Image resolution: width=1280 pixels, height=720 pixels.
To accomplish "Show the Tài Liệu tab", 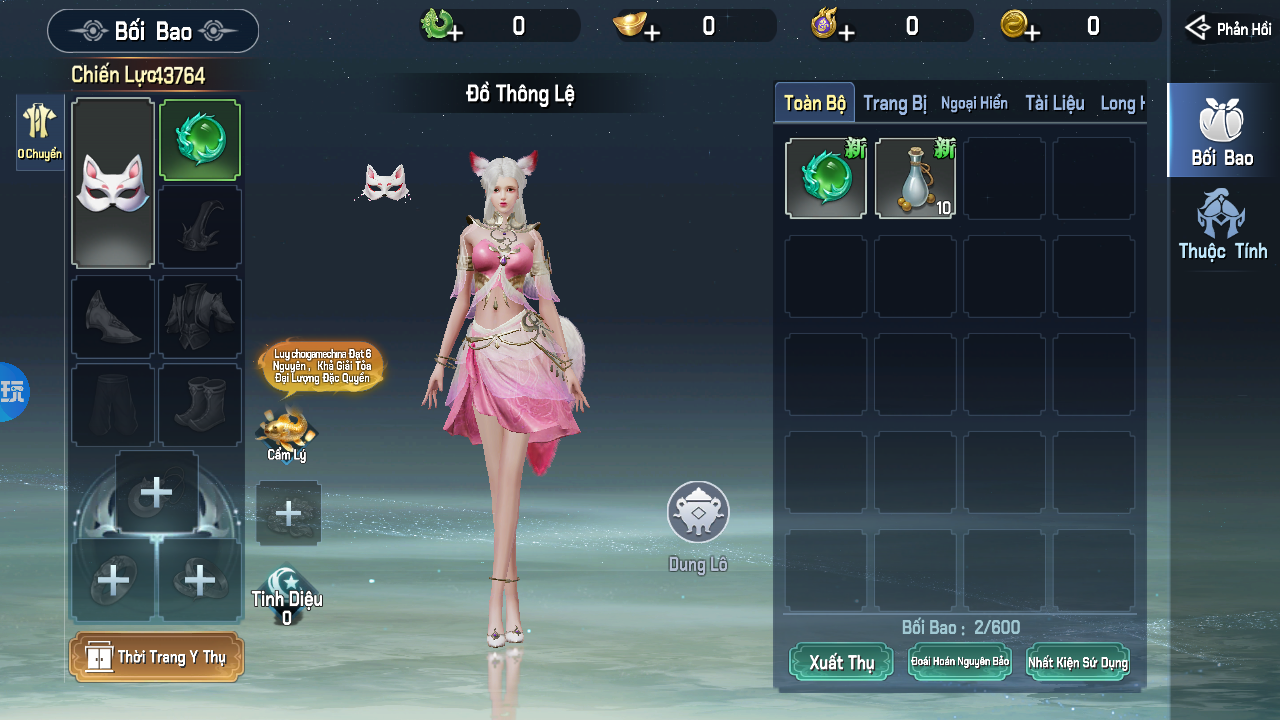I will click(x=1054, y=103).
